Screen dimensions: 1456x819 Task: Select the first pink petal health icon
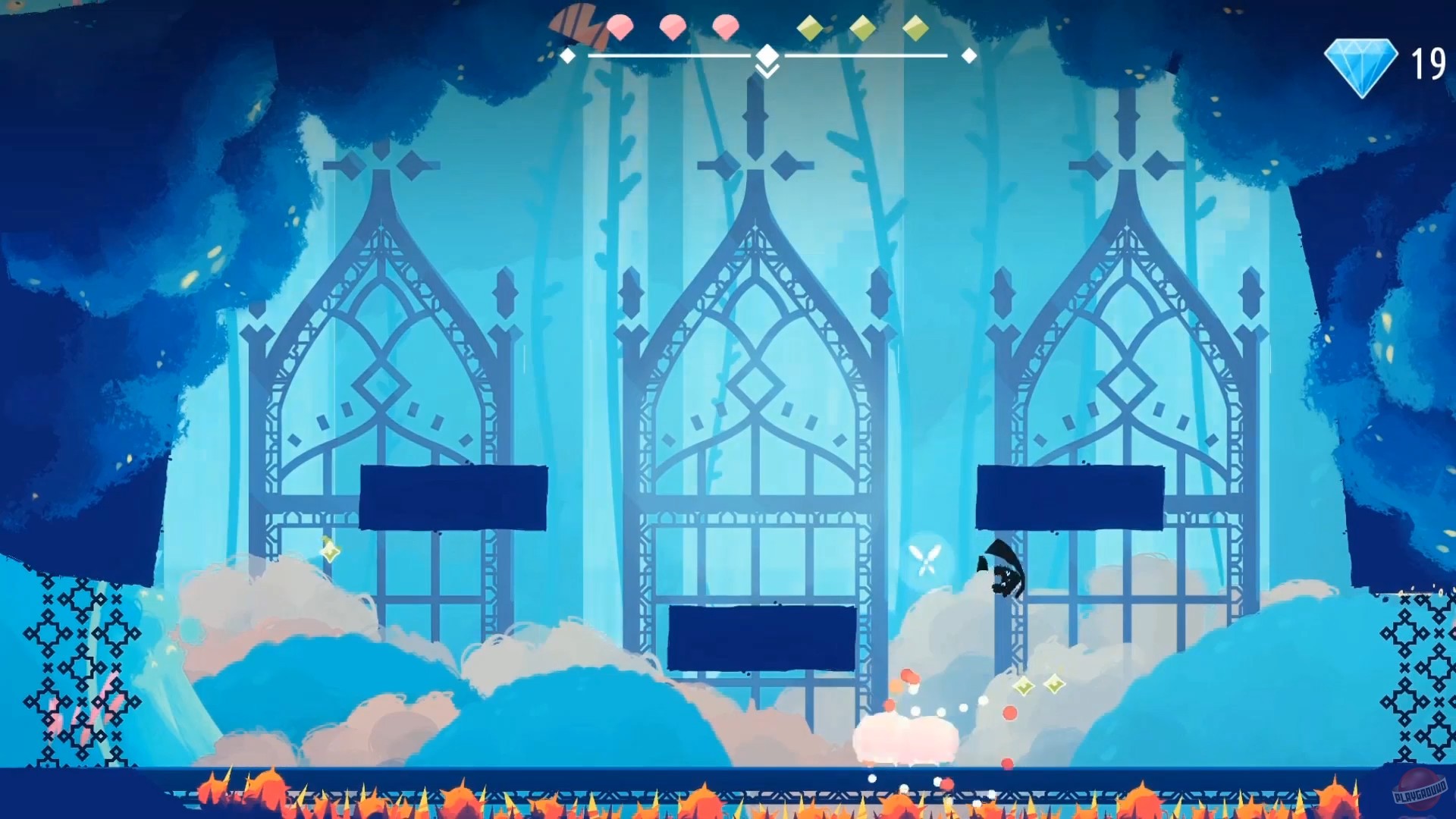point(620,26)
